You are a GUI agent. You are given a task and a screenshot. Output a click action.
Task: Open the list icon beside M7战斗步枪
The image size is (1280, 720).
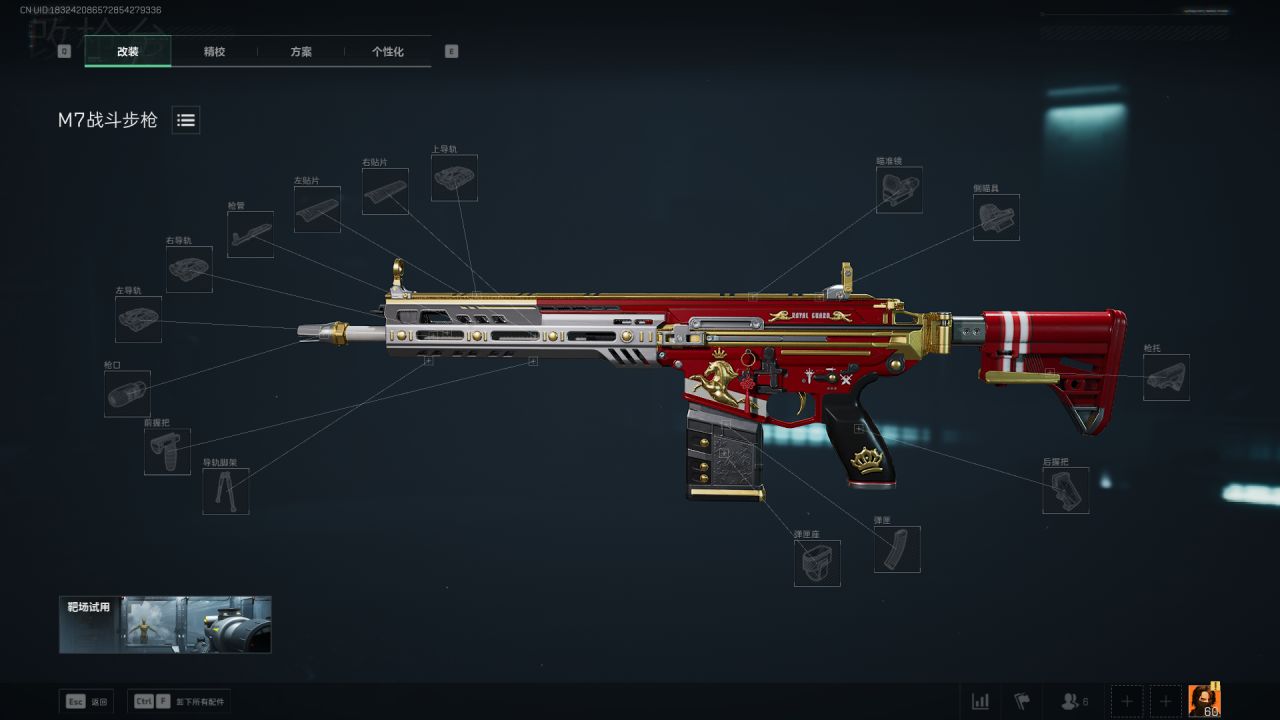point(186,120)
